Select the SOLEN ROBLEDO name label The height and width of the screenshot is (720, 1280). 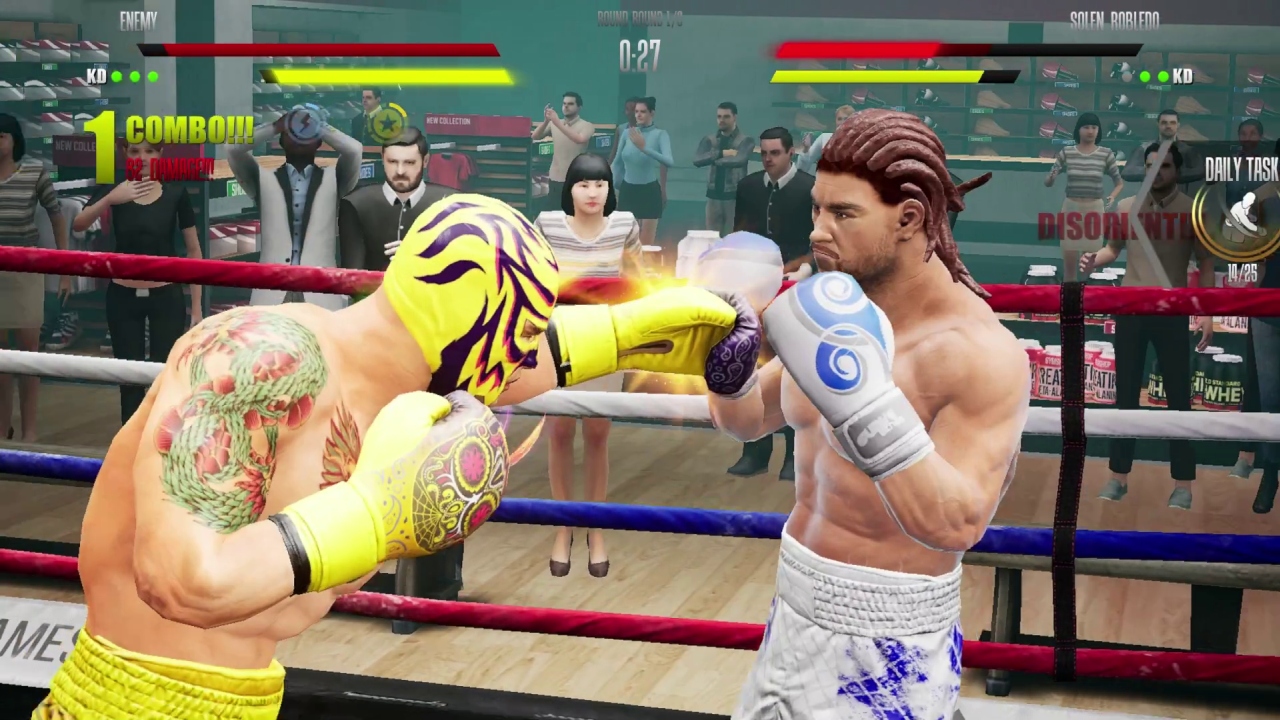tap(1113, 20)
